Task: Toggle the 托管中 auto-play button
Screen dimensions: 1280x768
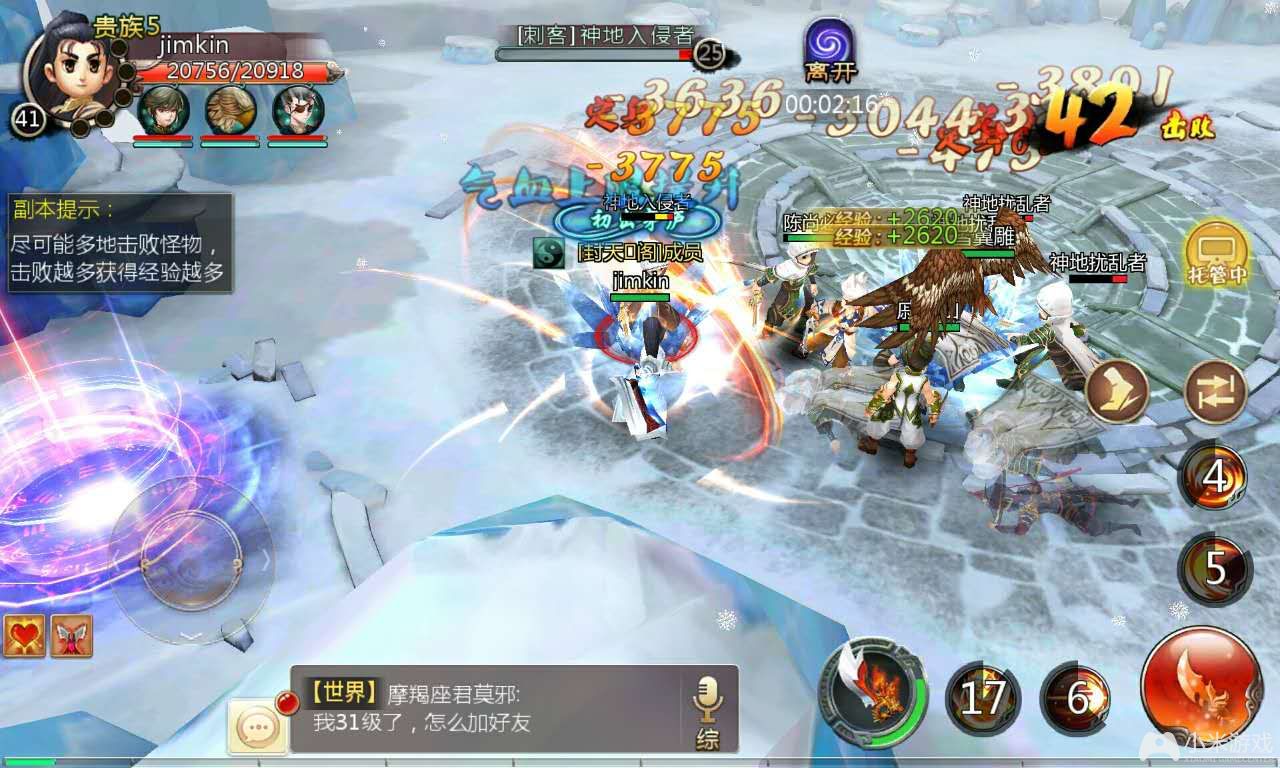Action: tap(1216, 250)
